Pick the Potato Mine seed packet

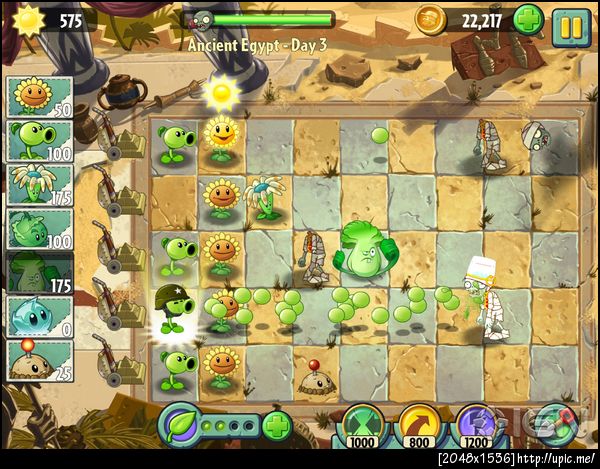point(40,361)
